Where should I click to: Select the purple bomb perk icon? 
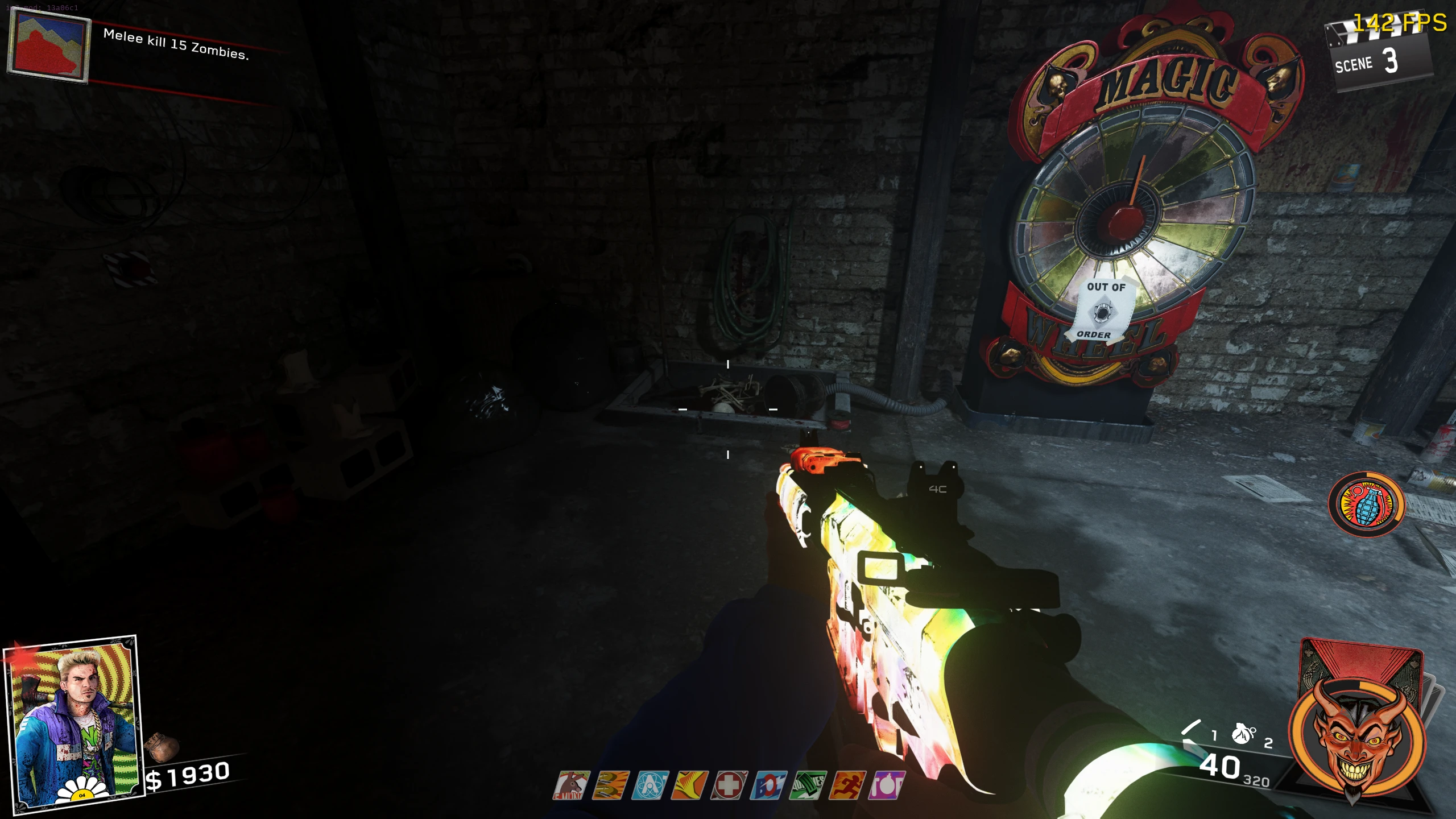[887, 785]
